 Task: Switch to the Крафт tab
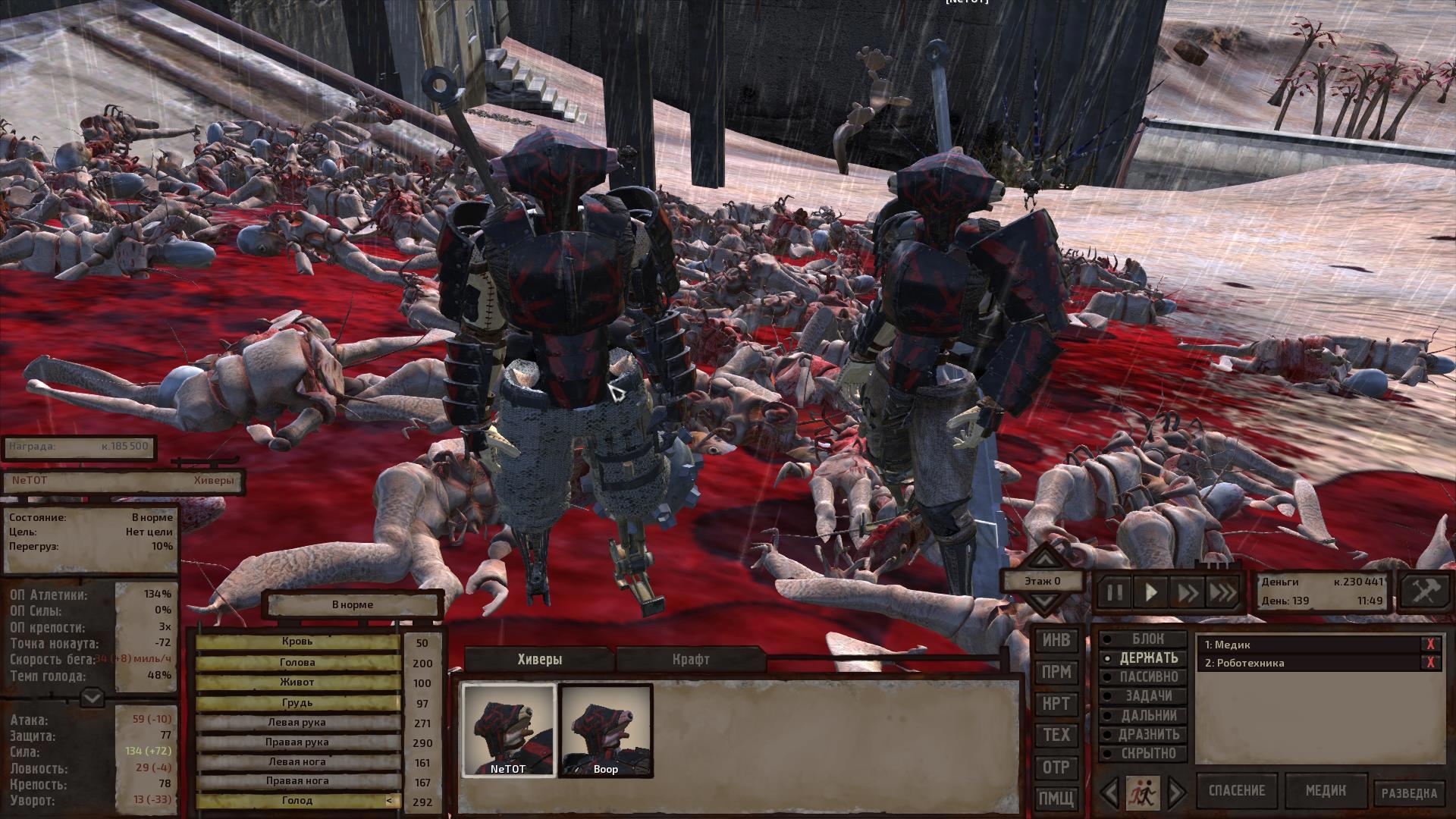click(691, 659)
